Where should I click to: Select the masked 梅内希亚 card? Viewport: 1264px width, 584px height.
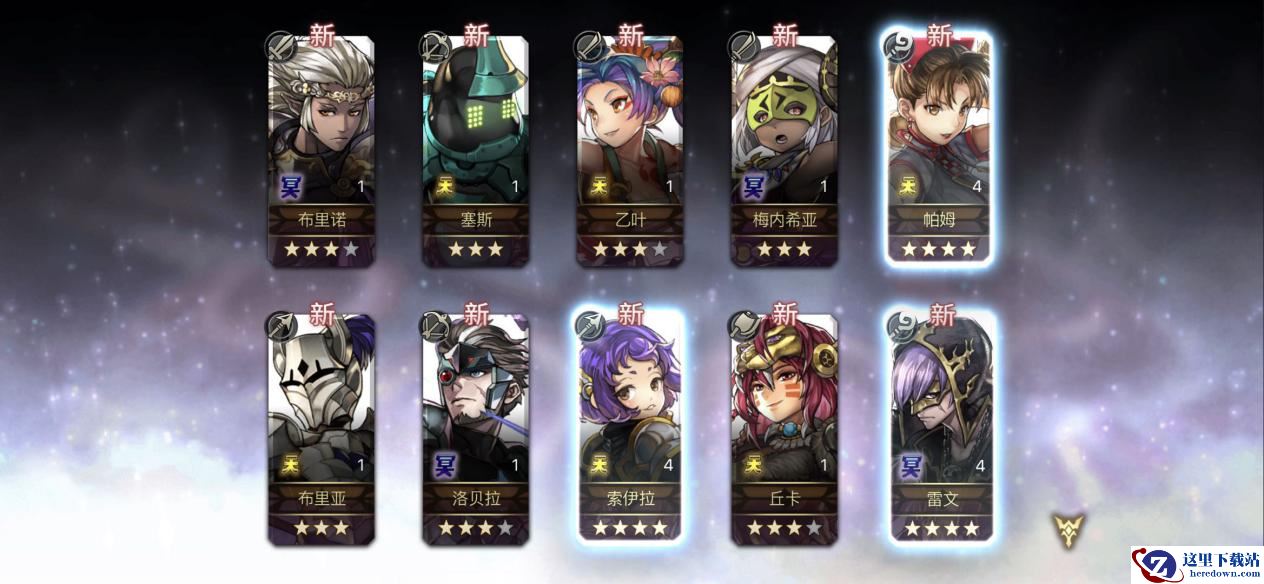(784, 150)
